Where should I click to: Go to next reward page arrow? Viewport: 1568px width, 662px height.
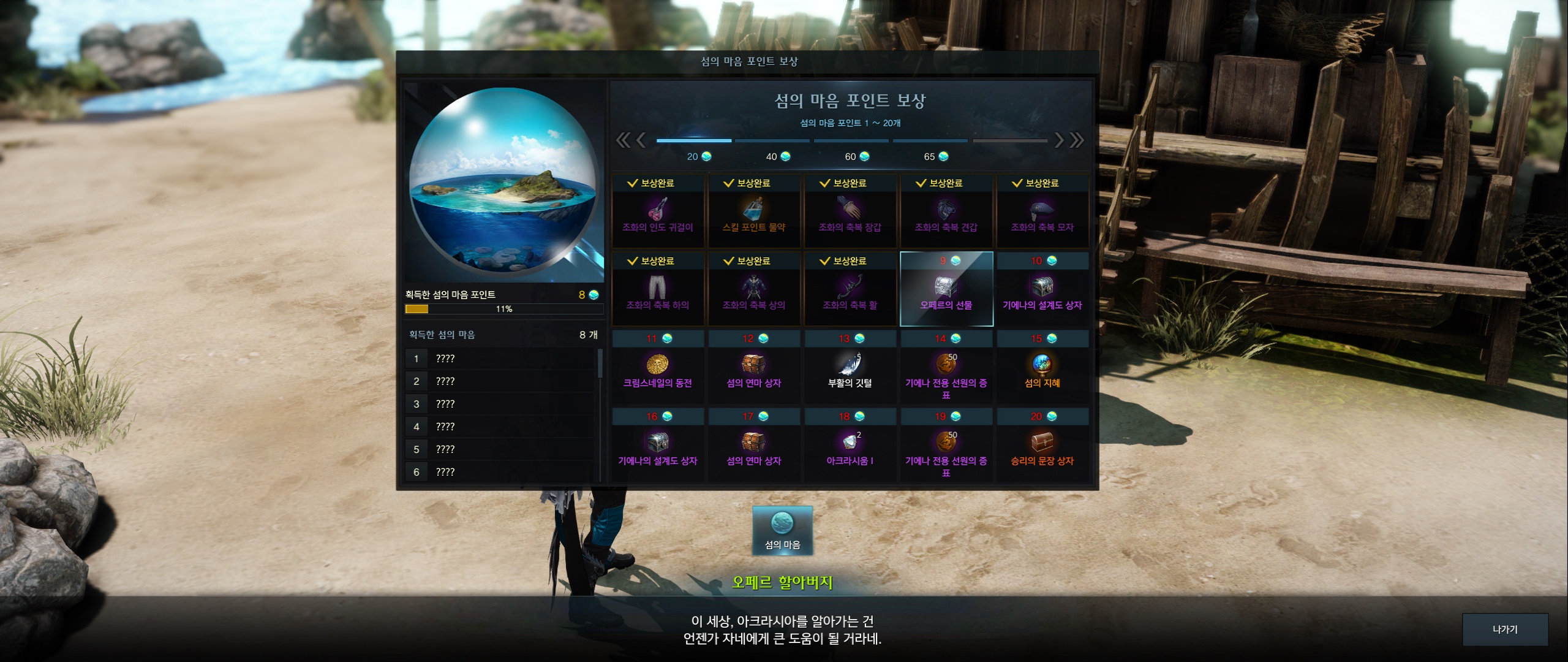1059,140
